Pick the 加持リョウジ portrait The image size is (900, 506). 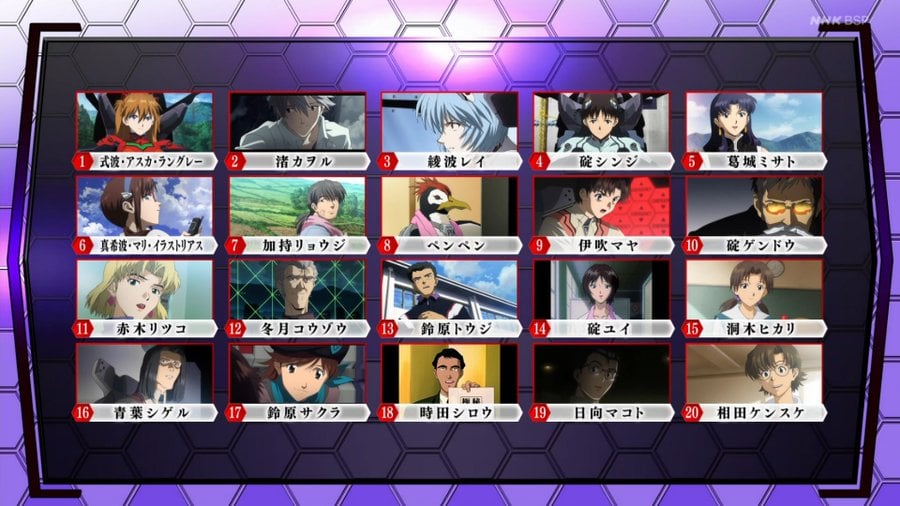click(297, 206)
